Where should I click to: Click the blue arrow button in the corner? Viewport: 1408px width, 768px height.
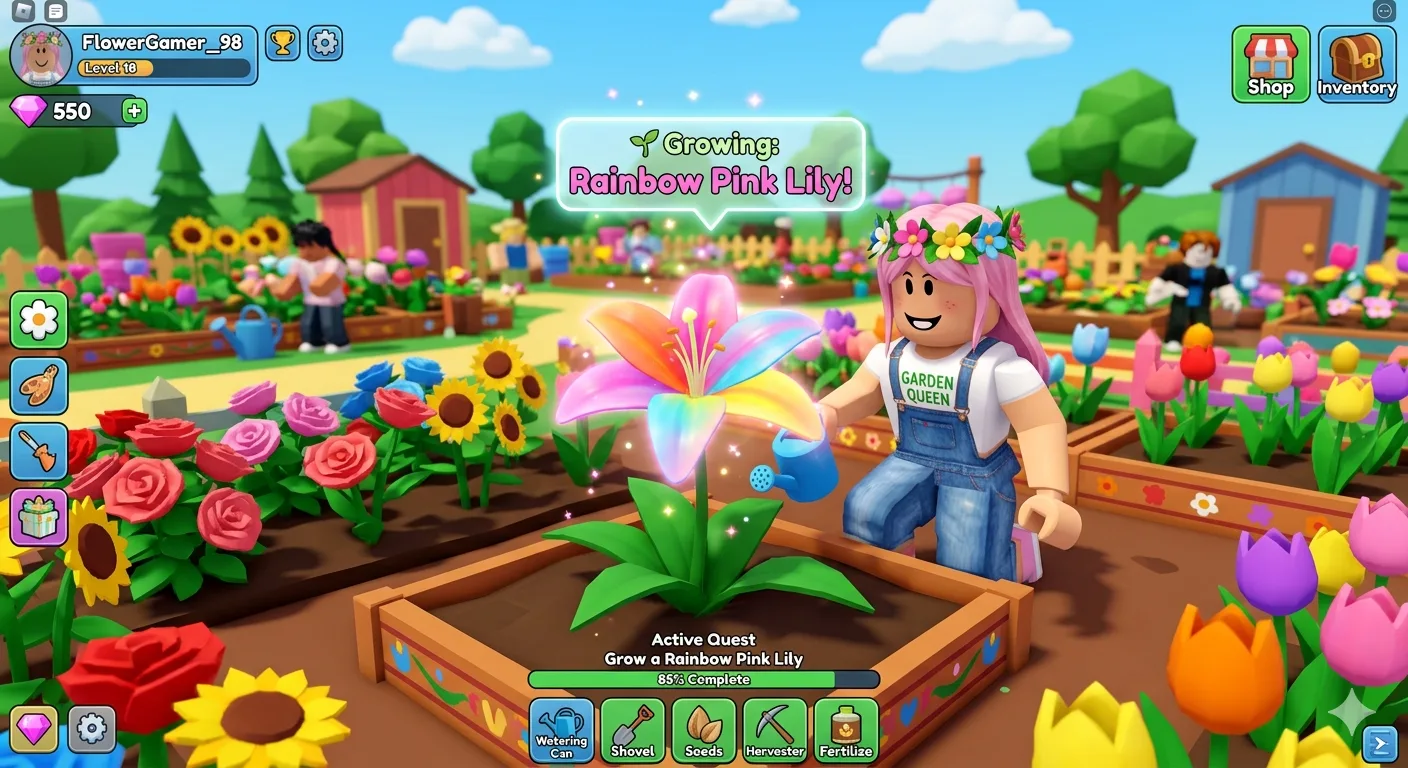coord(1379,743)
